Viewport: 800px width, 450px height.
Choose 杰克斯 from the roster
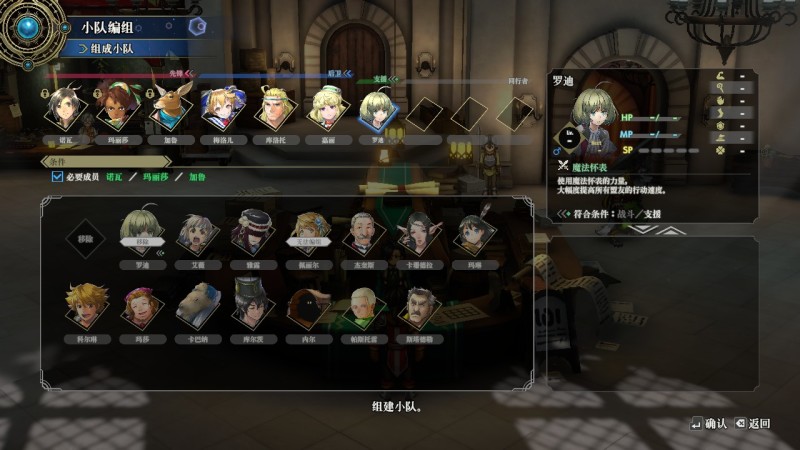tap(362, 234)
